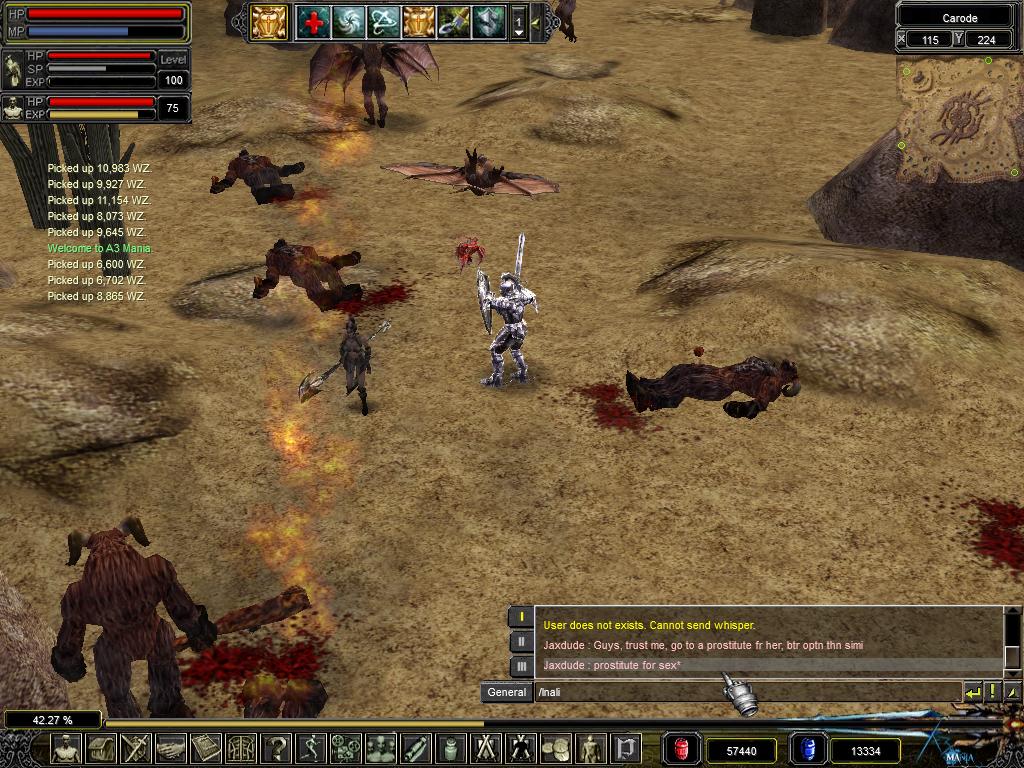Activate the sword strike skill icon
The width and height of the screenshot is (1024, 768).
(x=454, y=21)
